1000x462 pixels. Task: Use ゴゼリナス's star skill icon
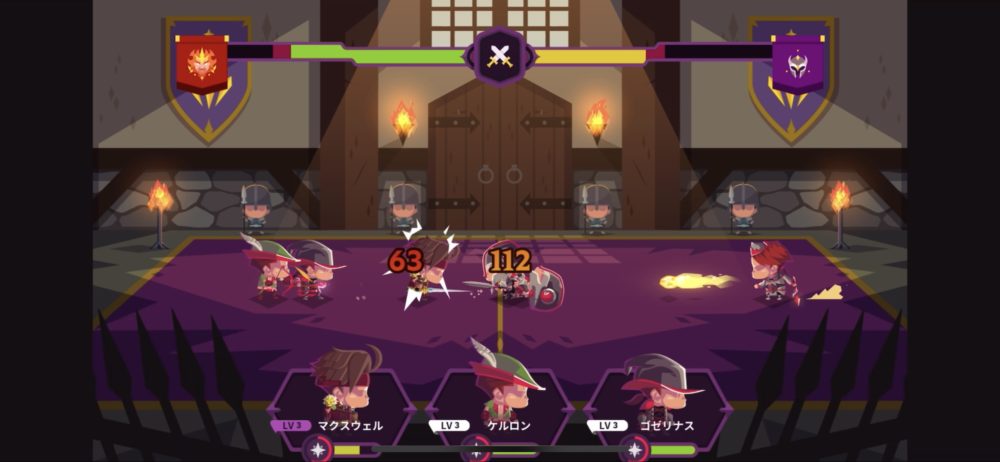pyautogui.click(x=634, y=449)
